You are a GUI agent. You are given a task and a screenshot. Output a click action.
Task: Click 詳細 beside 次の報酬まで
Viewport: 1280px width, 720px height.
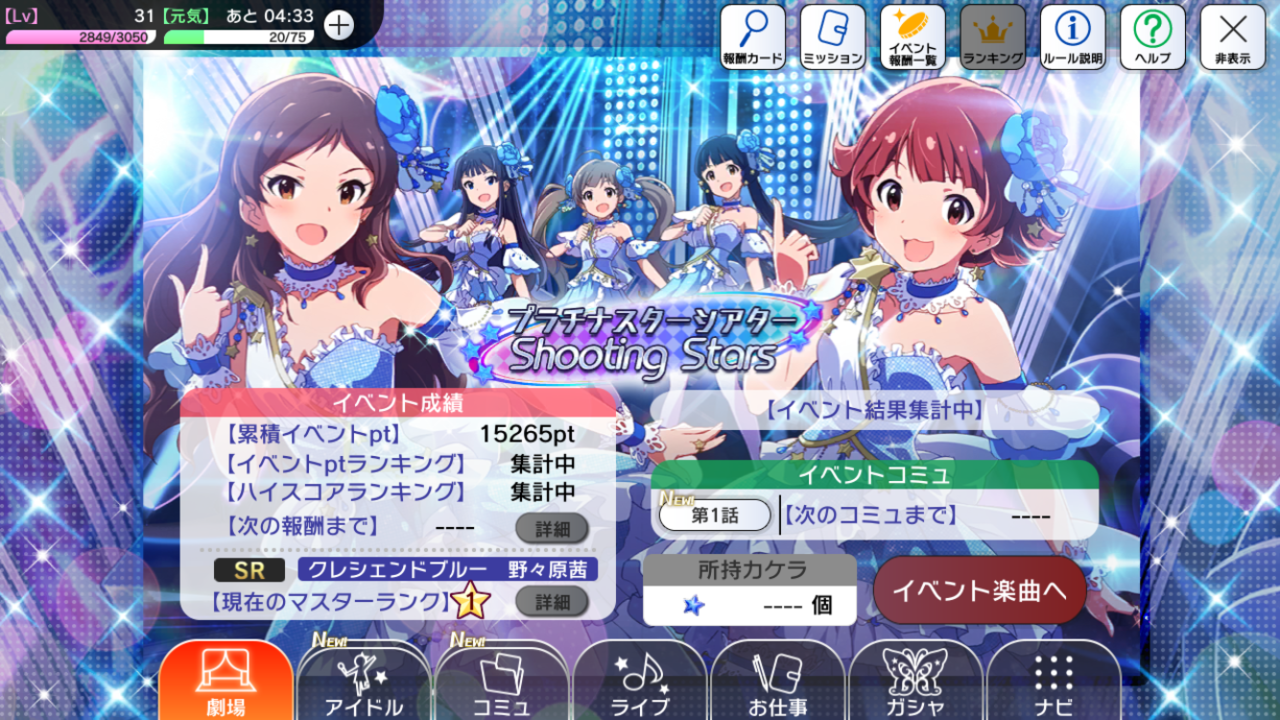tap(552, 527)
